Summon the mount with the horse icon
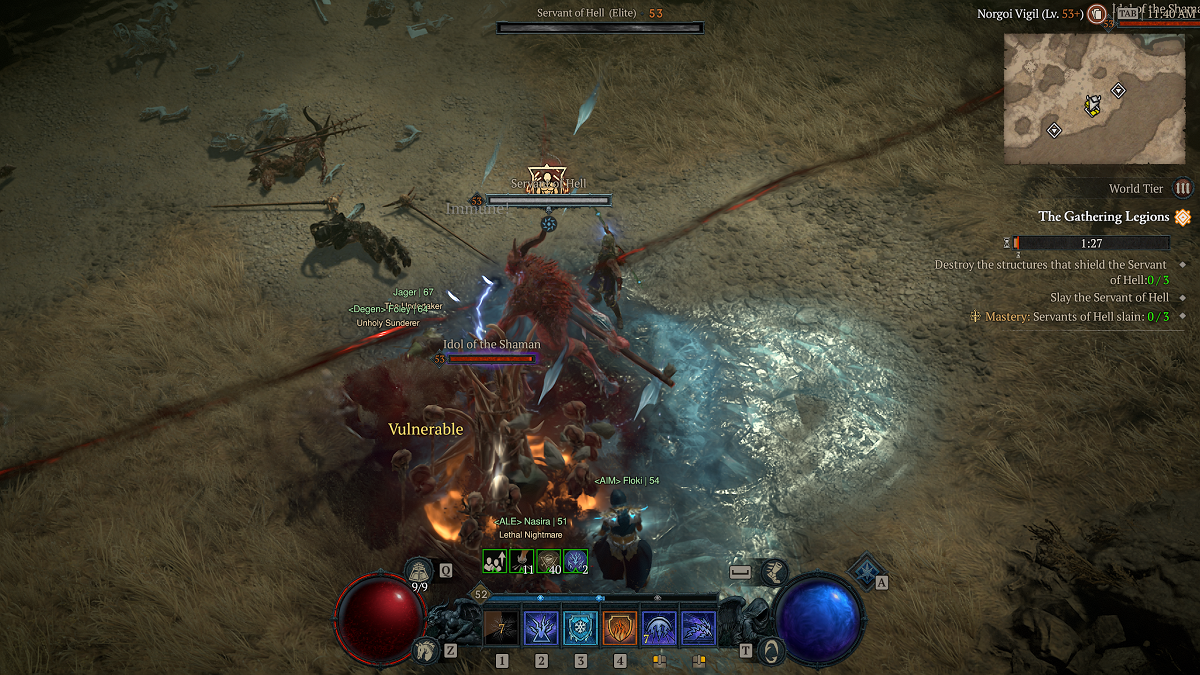This screenshot has width=1200, height=675. [424, 650]
